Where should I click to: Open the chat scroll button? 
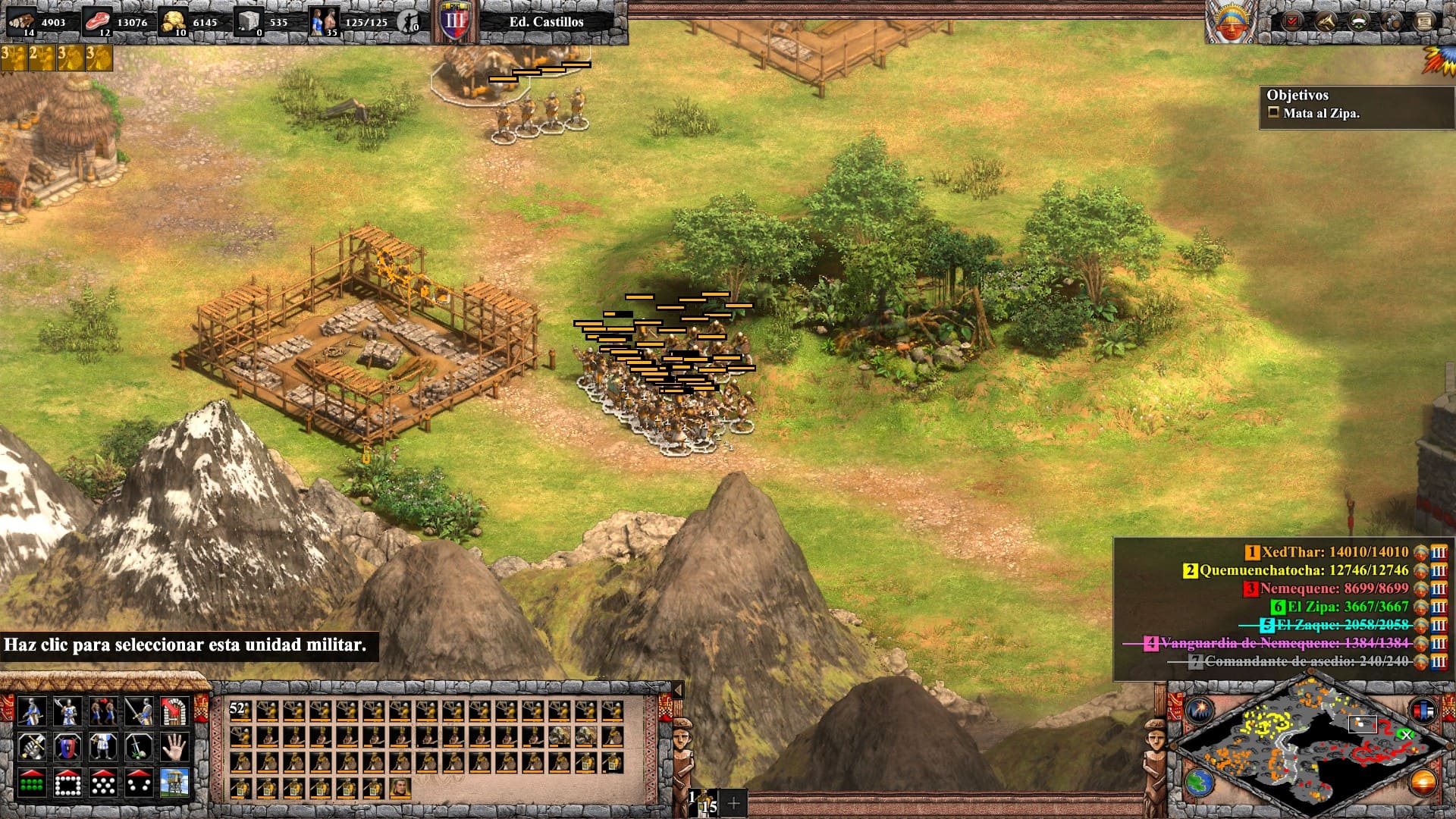pyautogui.click(x=1424, y=21)
